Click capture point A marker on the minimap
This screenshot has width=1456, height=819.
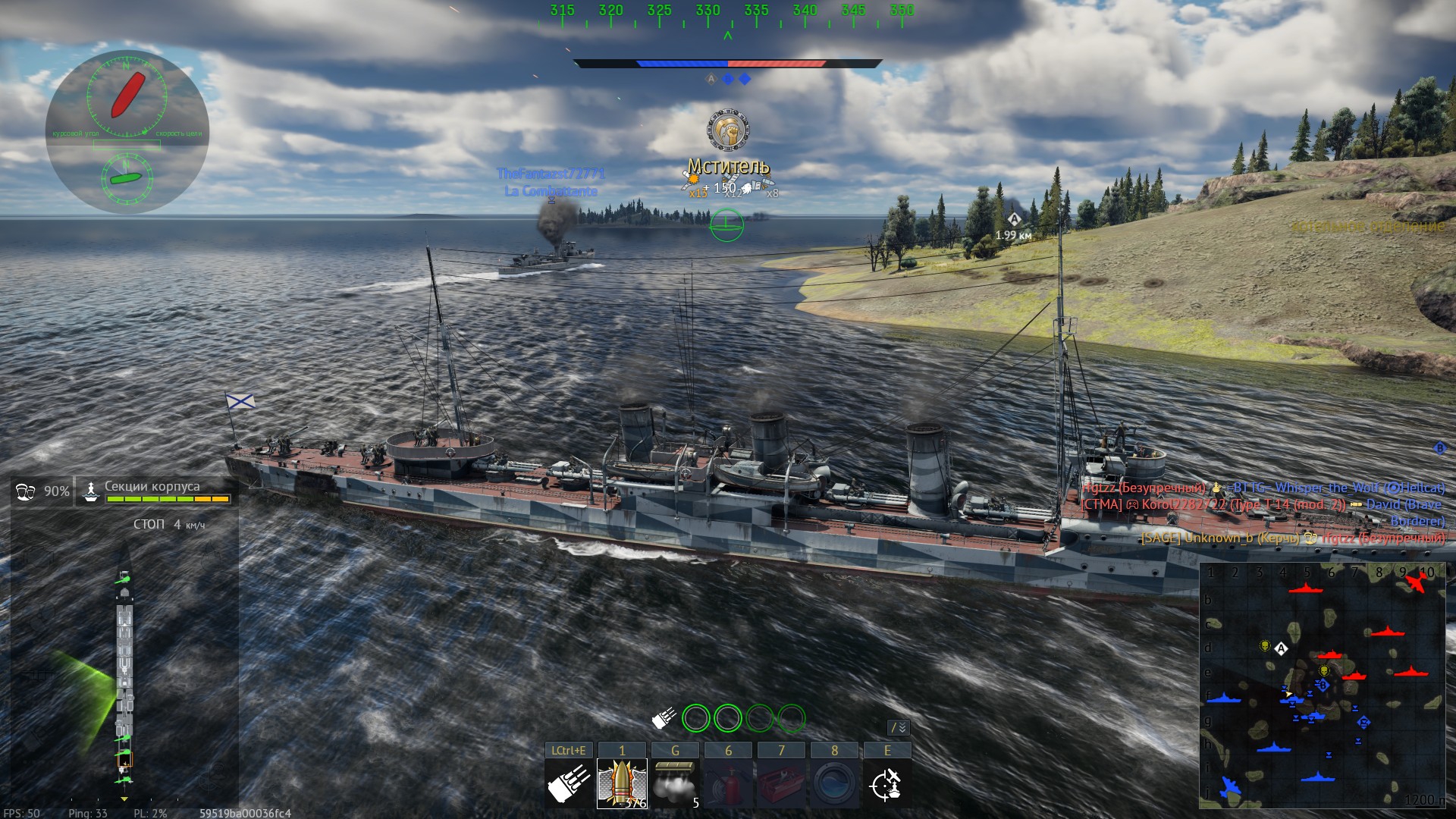(1281, 648)
